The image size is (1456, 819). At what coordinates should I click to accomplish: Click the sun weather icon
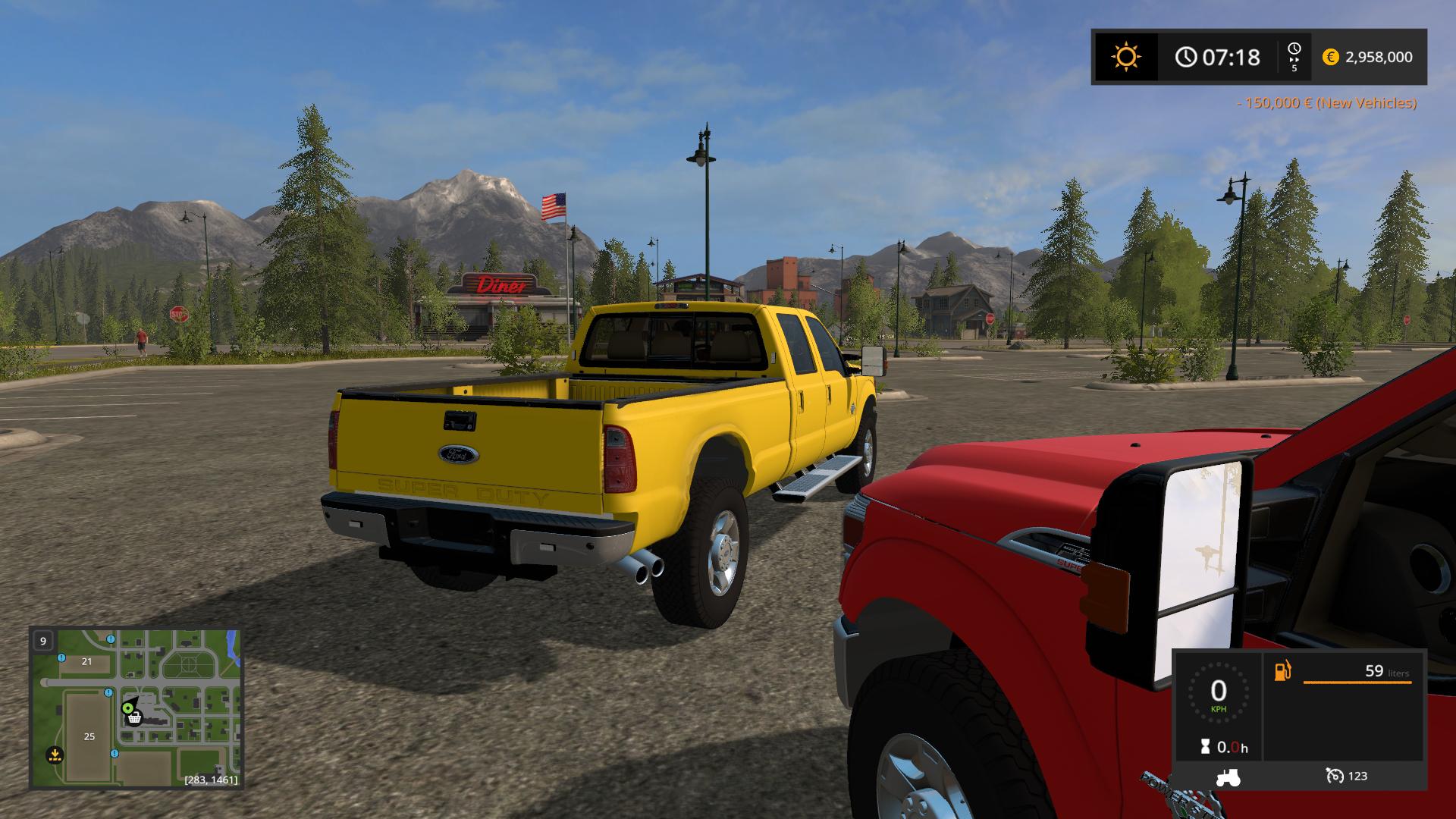[1125, 57]
